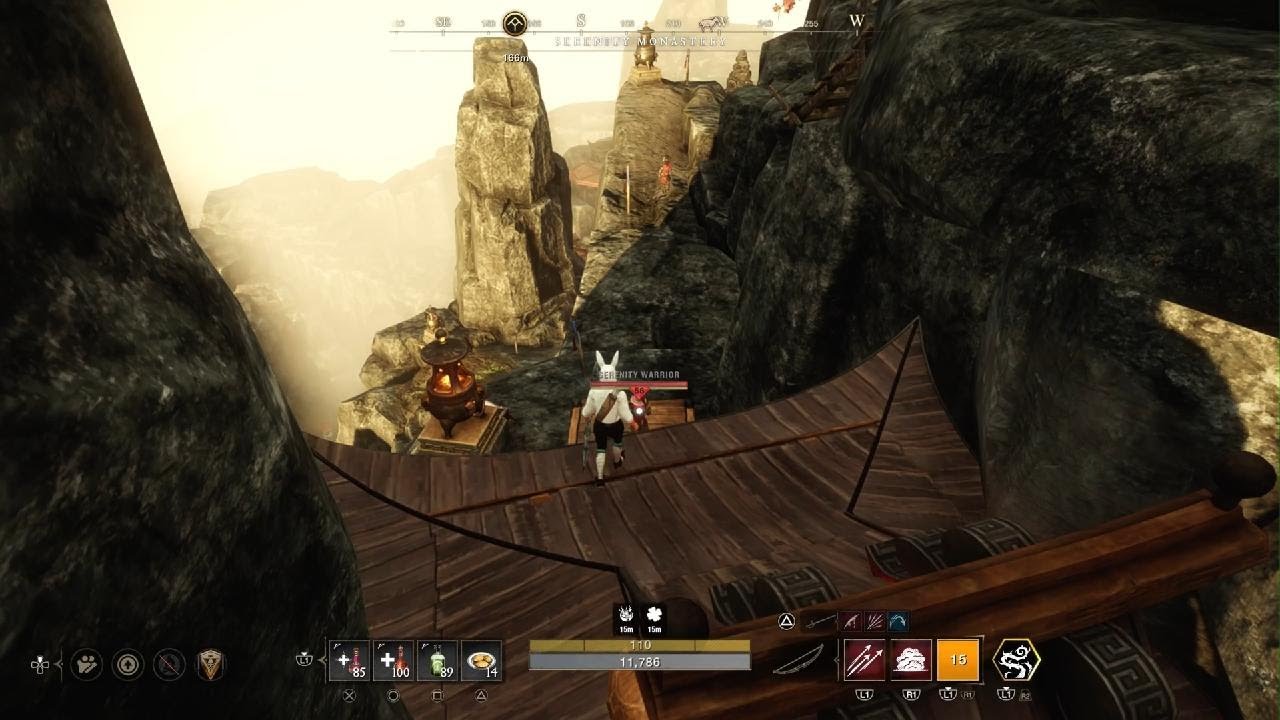Screen dimensions: 1280x720
Task: Click the compass objective marker at 166m
Action: pyautogui.click(x=515, y=23)
